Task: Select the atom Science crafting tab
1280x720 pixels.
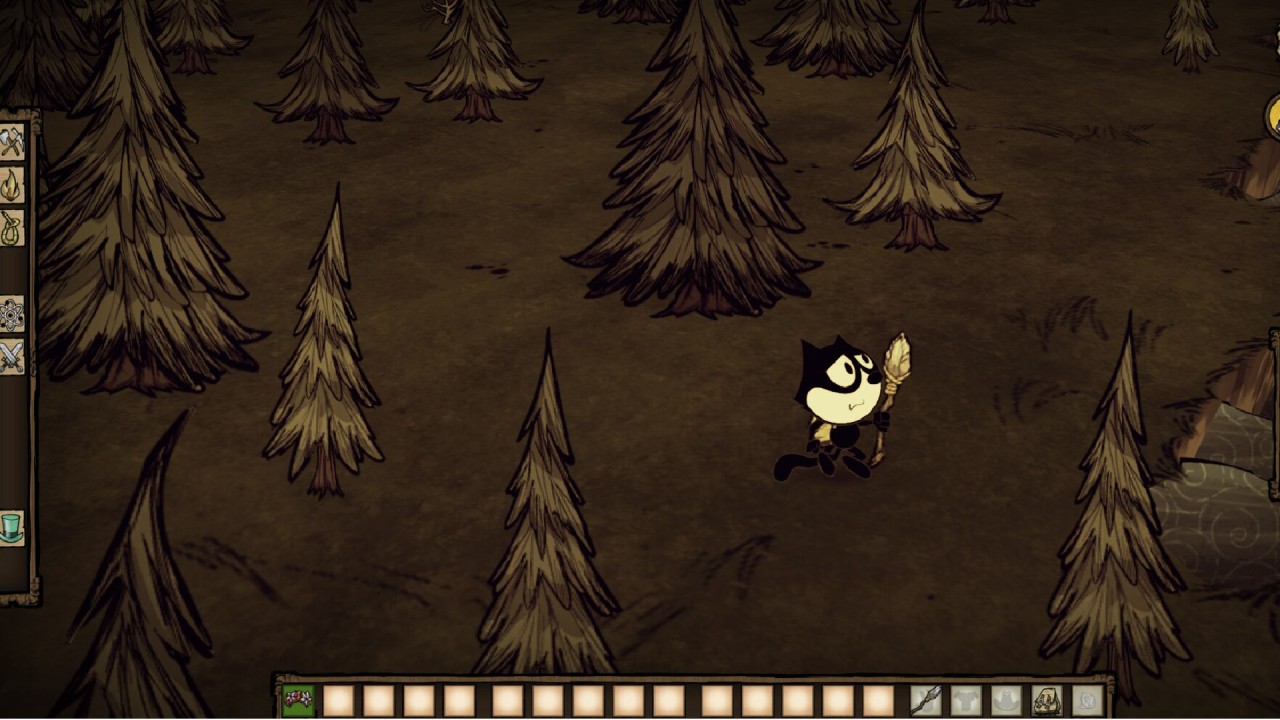Action: (12, 314)
